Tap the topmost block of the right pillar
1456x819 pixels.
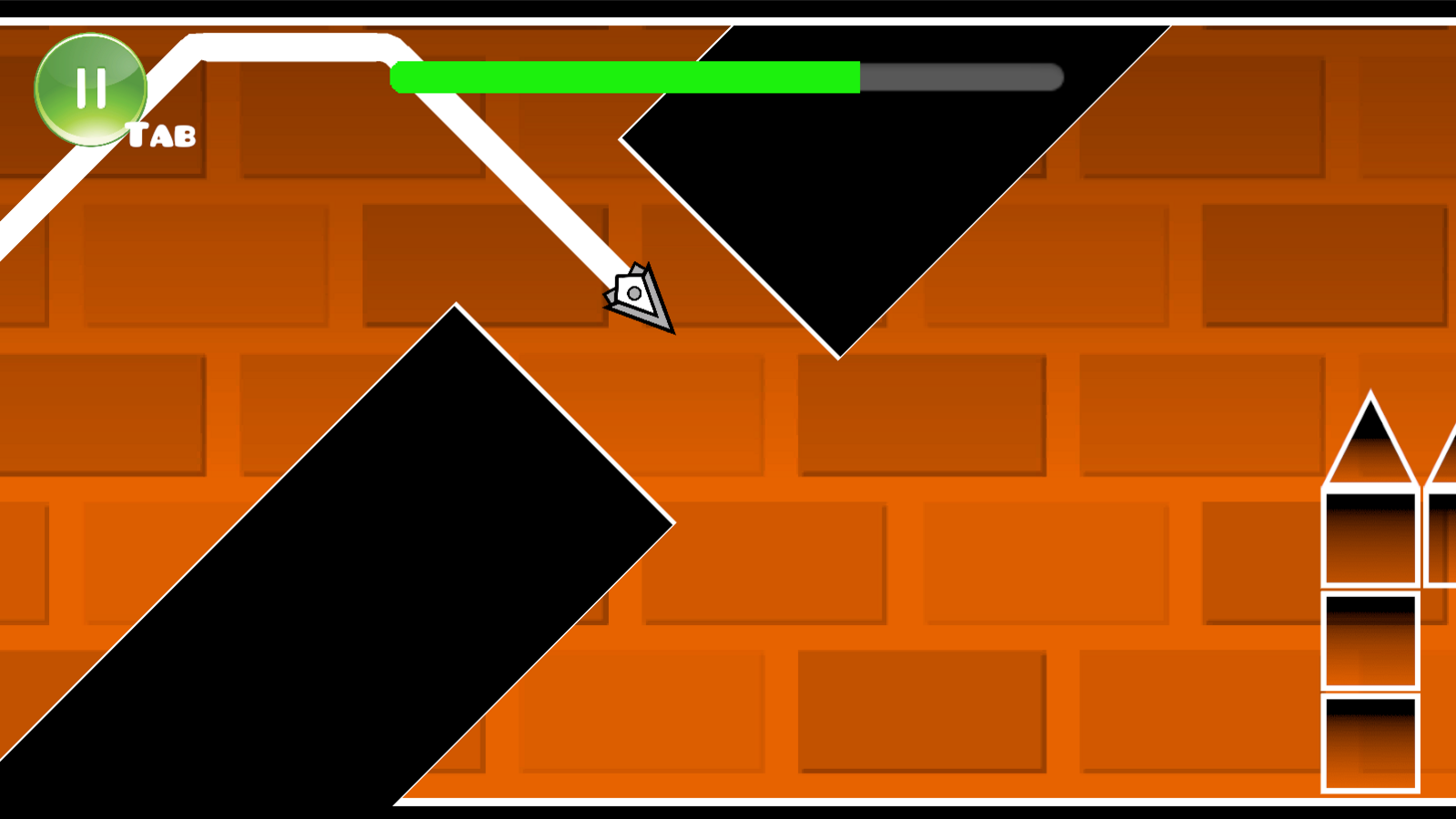[x=1372, y=537]
